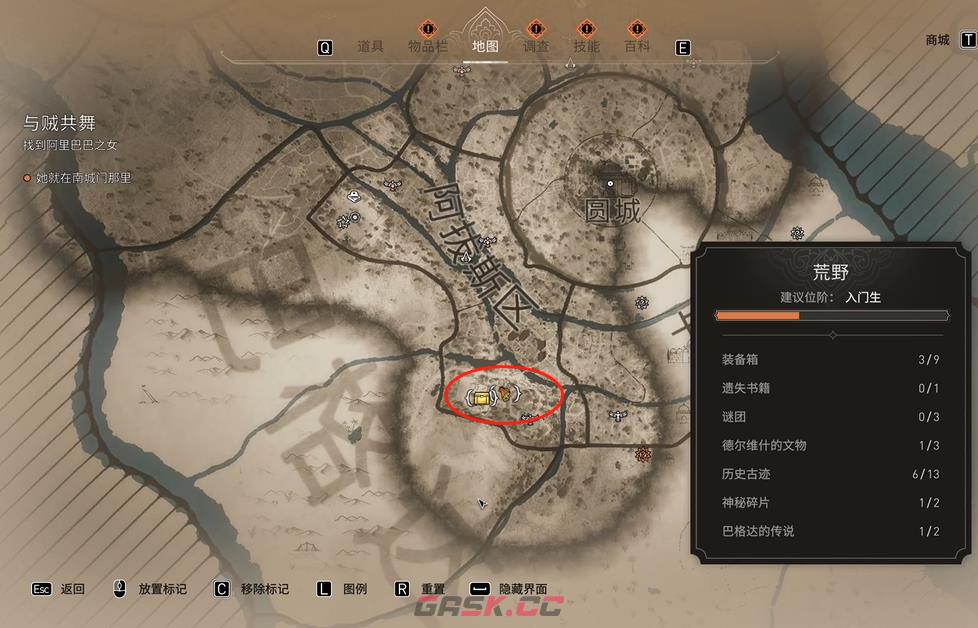Select 移除标记 to remove a marker
Viewport: 978px width, 628px height.
pyautogui.click(x=264, y=589)
